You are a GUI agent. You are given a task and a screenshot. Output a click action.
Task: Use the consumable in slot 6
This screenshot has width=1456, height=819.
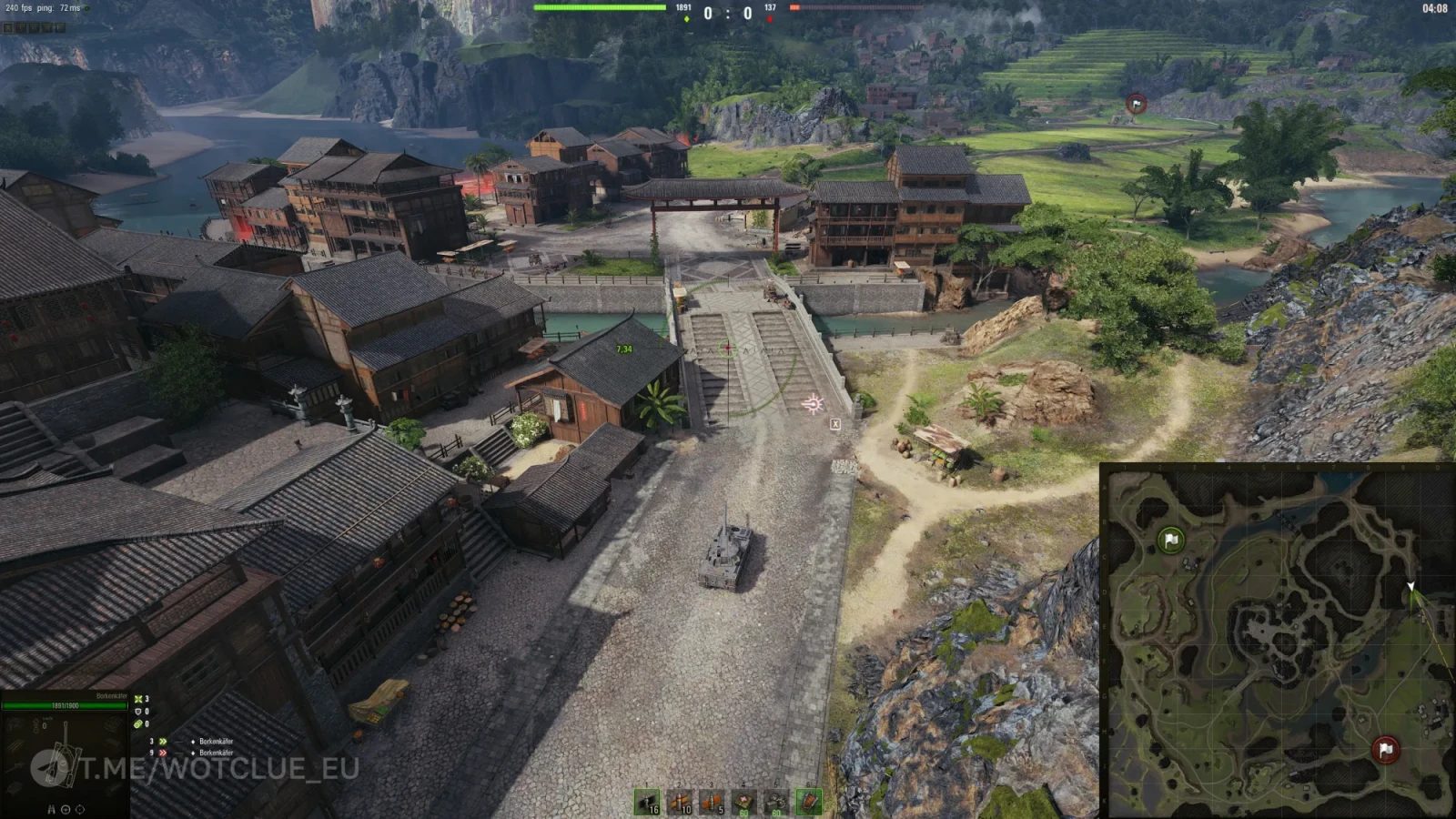pyautogui.click(x=806, y=801)
